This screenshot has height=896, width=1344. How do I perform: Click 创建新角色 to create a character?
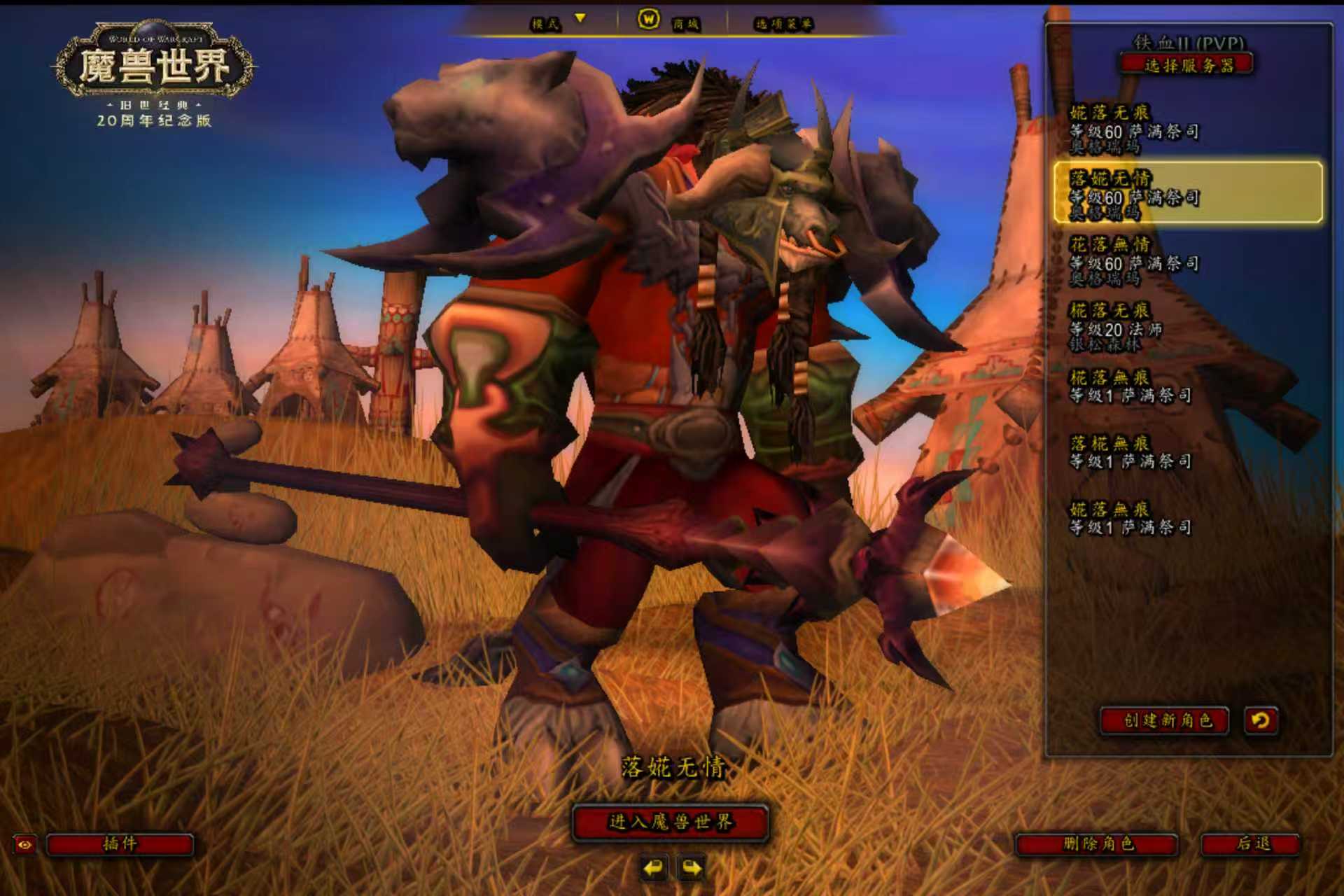pos(1166,720)
